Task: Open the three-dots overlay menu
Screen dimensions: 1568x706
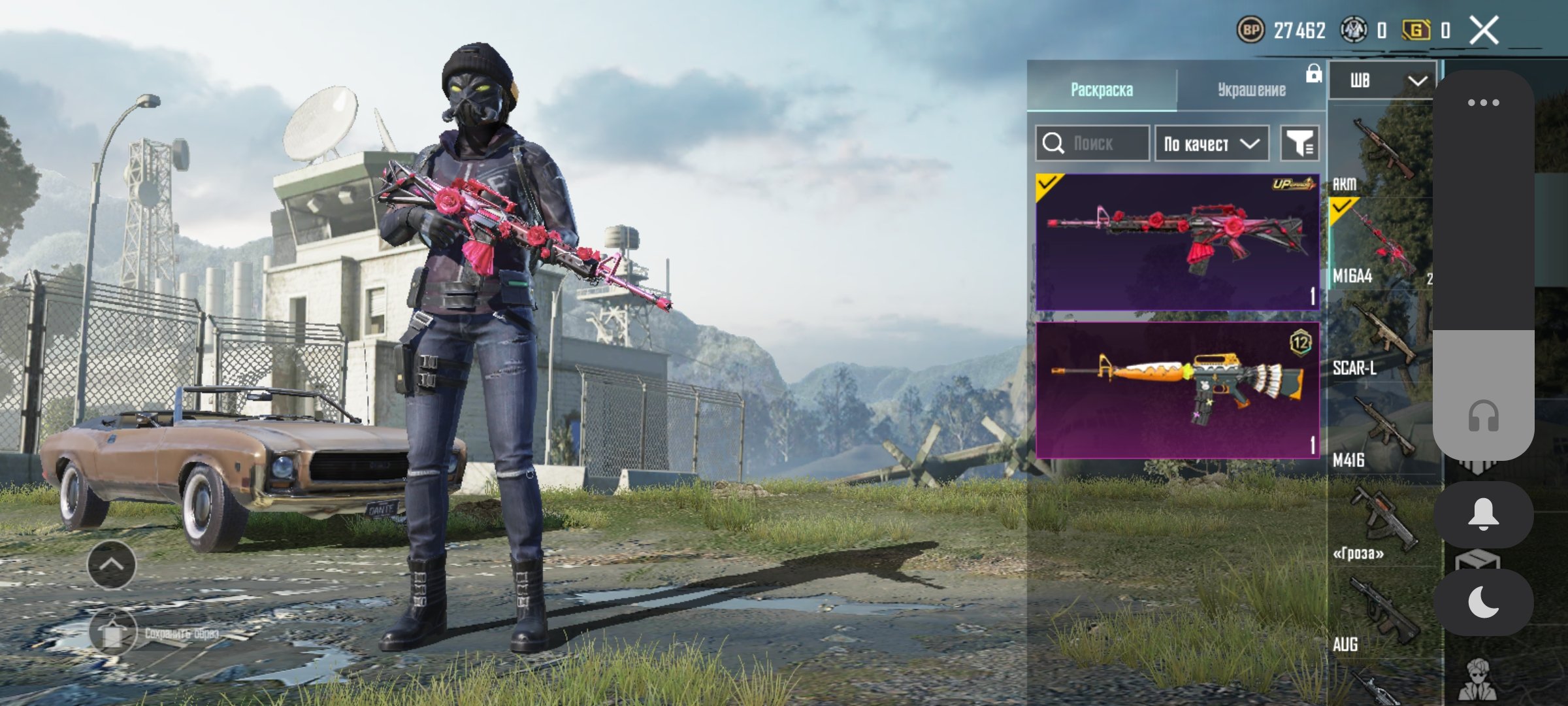Action: coord(1483,103)
